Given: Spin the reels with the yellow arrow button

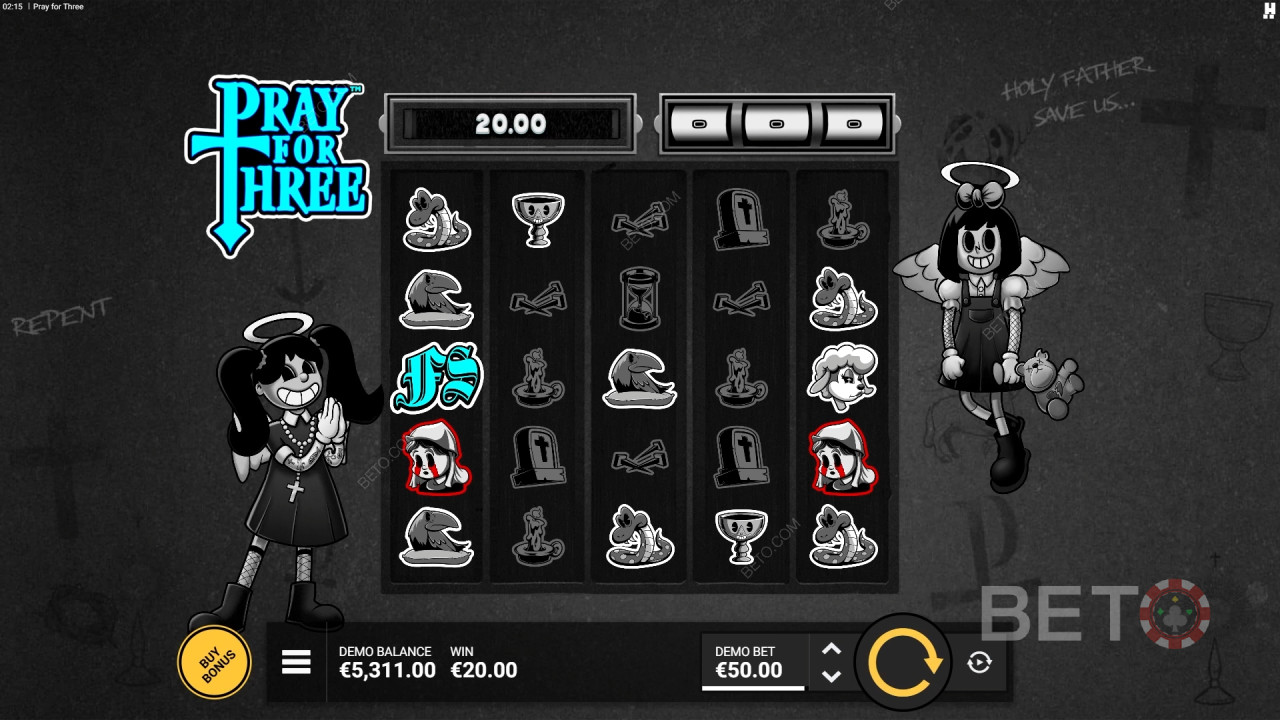Looking at the screenshot, I should (905, 661).
